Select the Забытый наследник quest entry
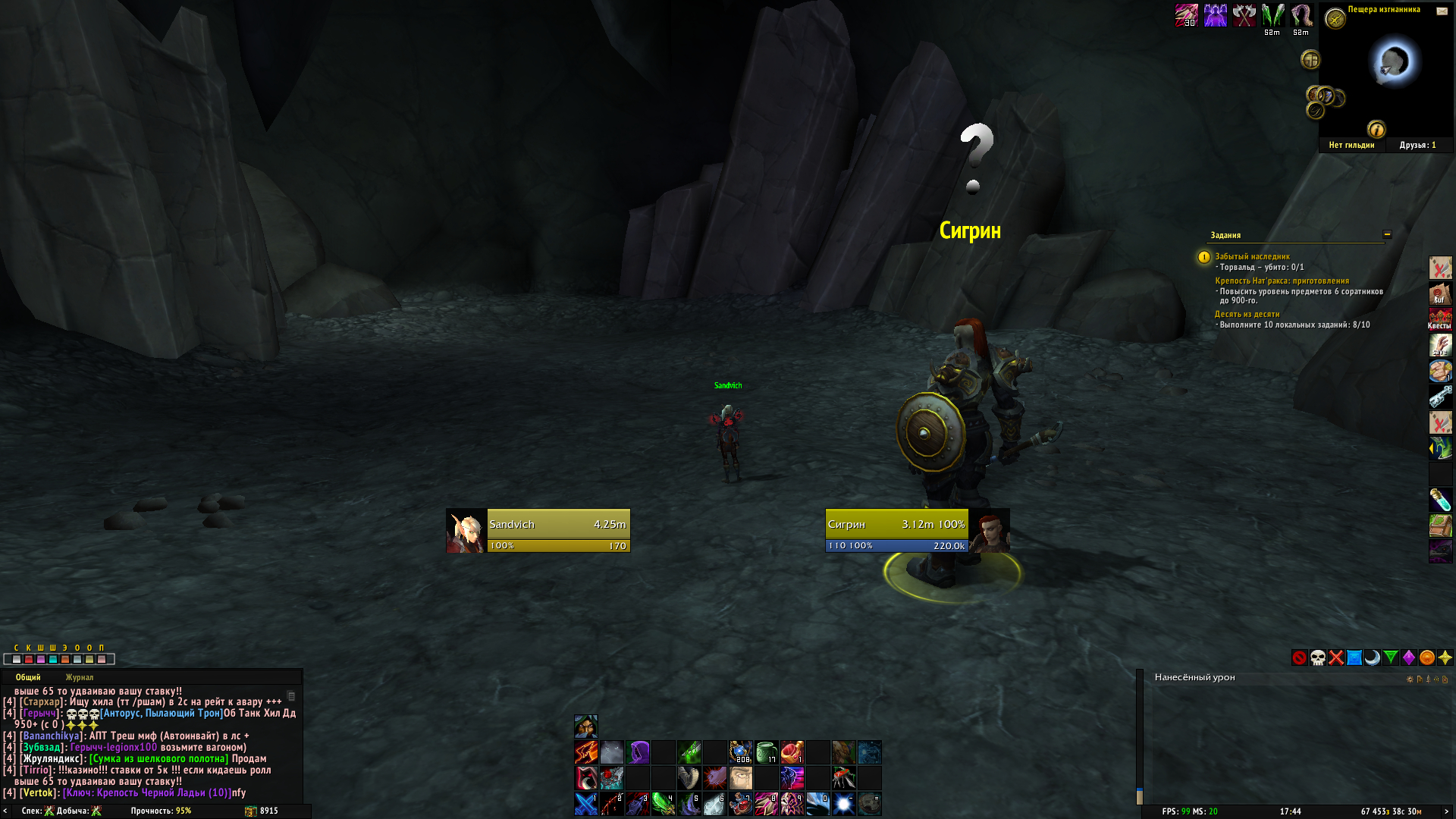This screenshot has height=819, width=1456. pos(1252,256)
